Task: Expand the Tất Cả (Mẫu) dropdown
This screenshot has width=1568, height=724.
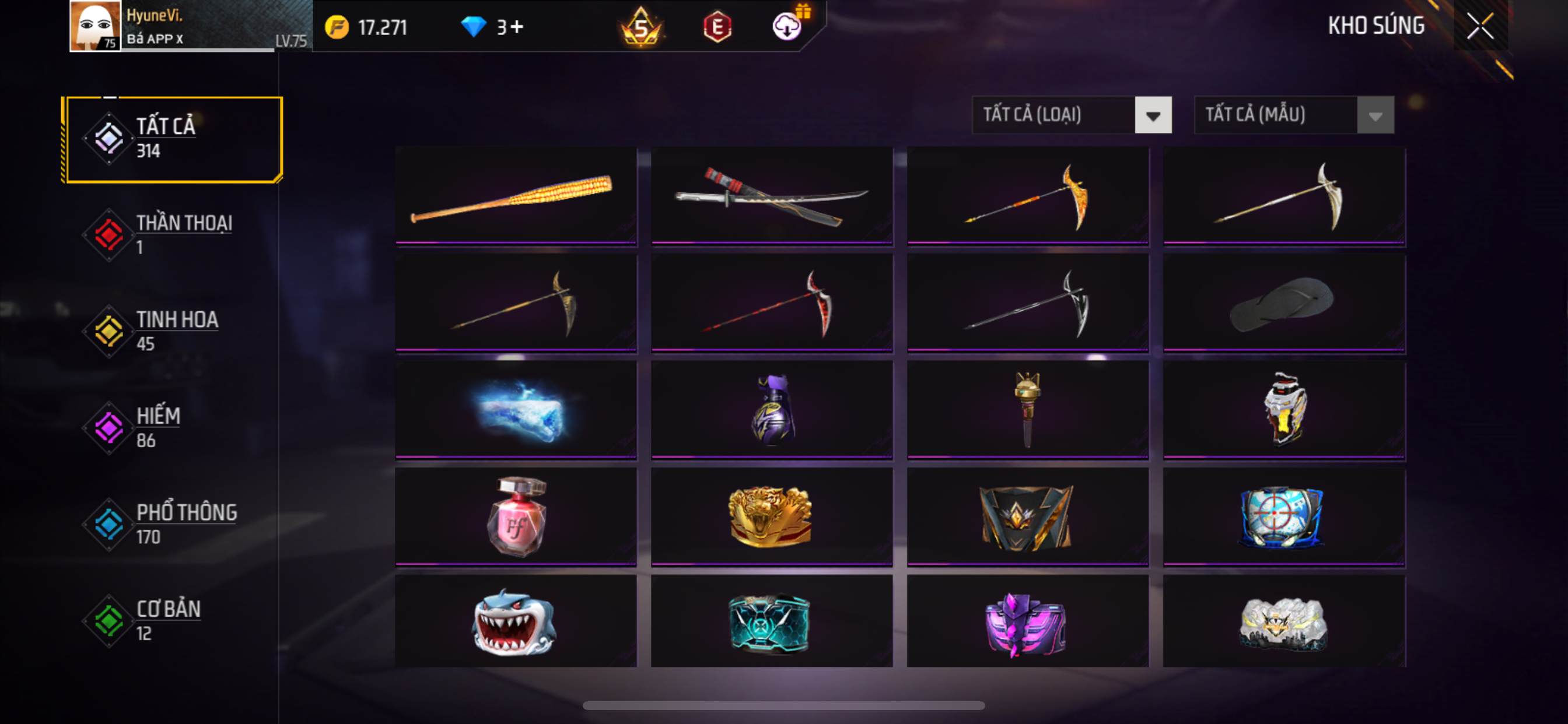Action: [1293, 115]
